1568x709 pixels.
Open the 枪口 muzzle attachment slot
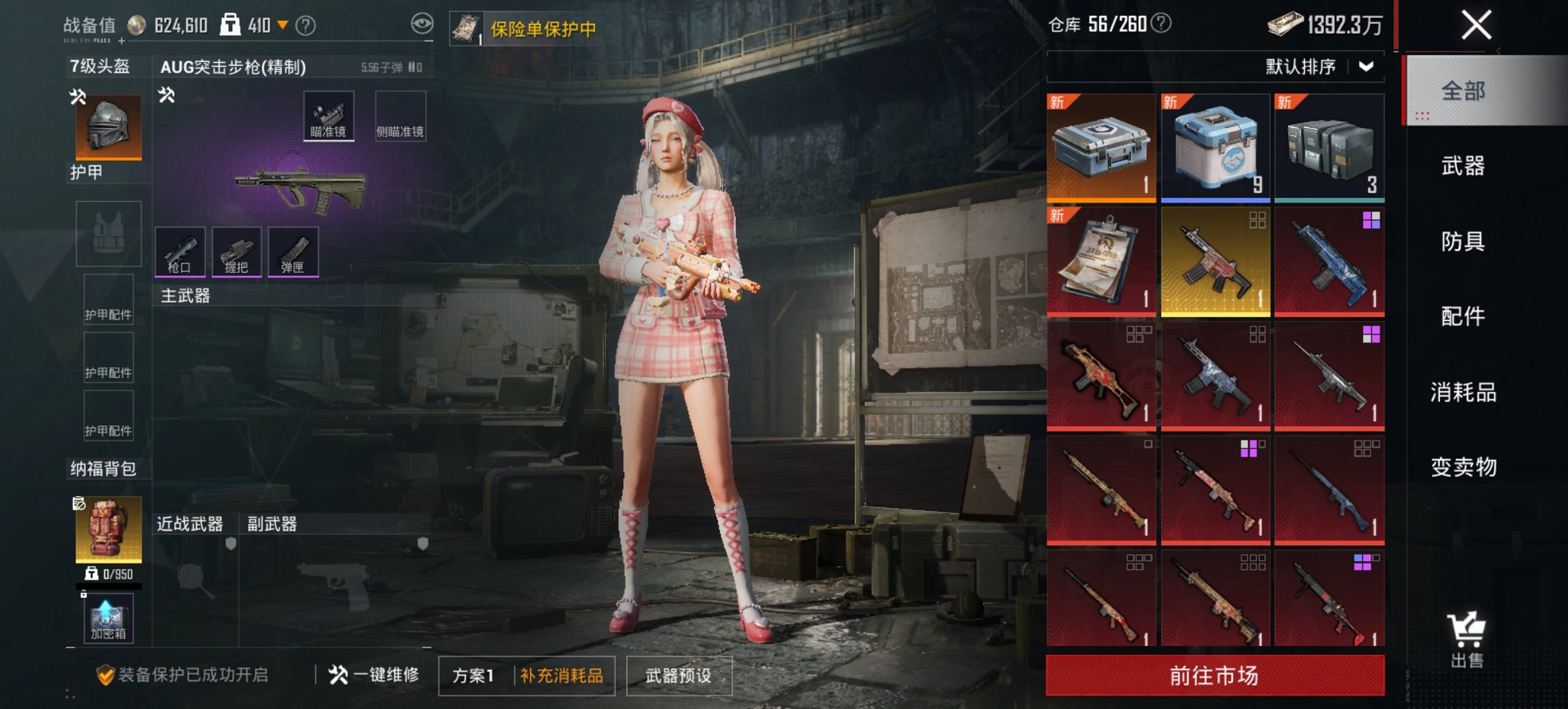coord(180,252)
